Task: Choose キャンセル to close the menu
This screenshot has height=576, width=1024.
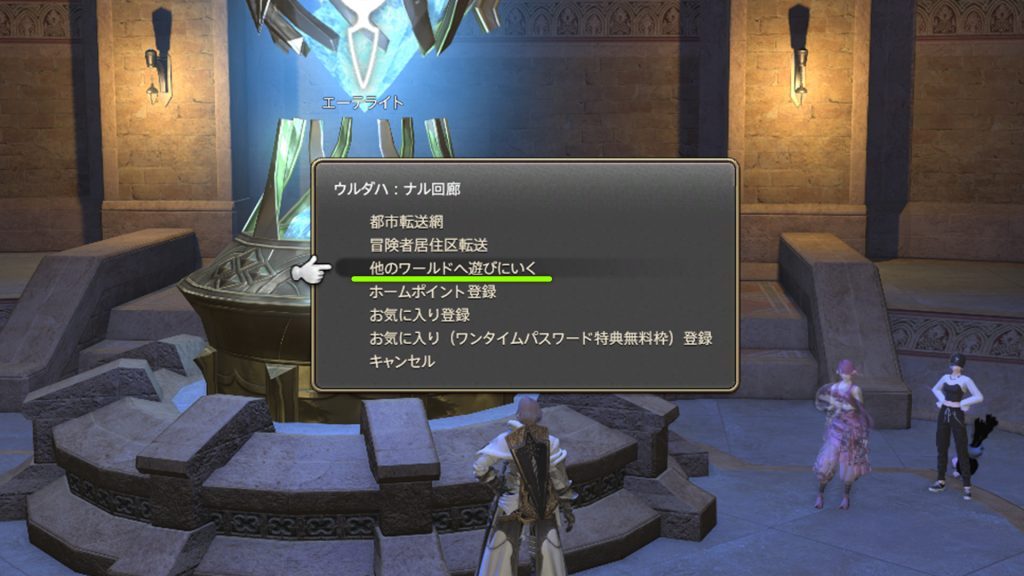Action: 402,361
